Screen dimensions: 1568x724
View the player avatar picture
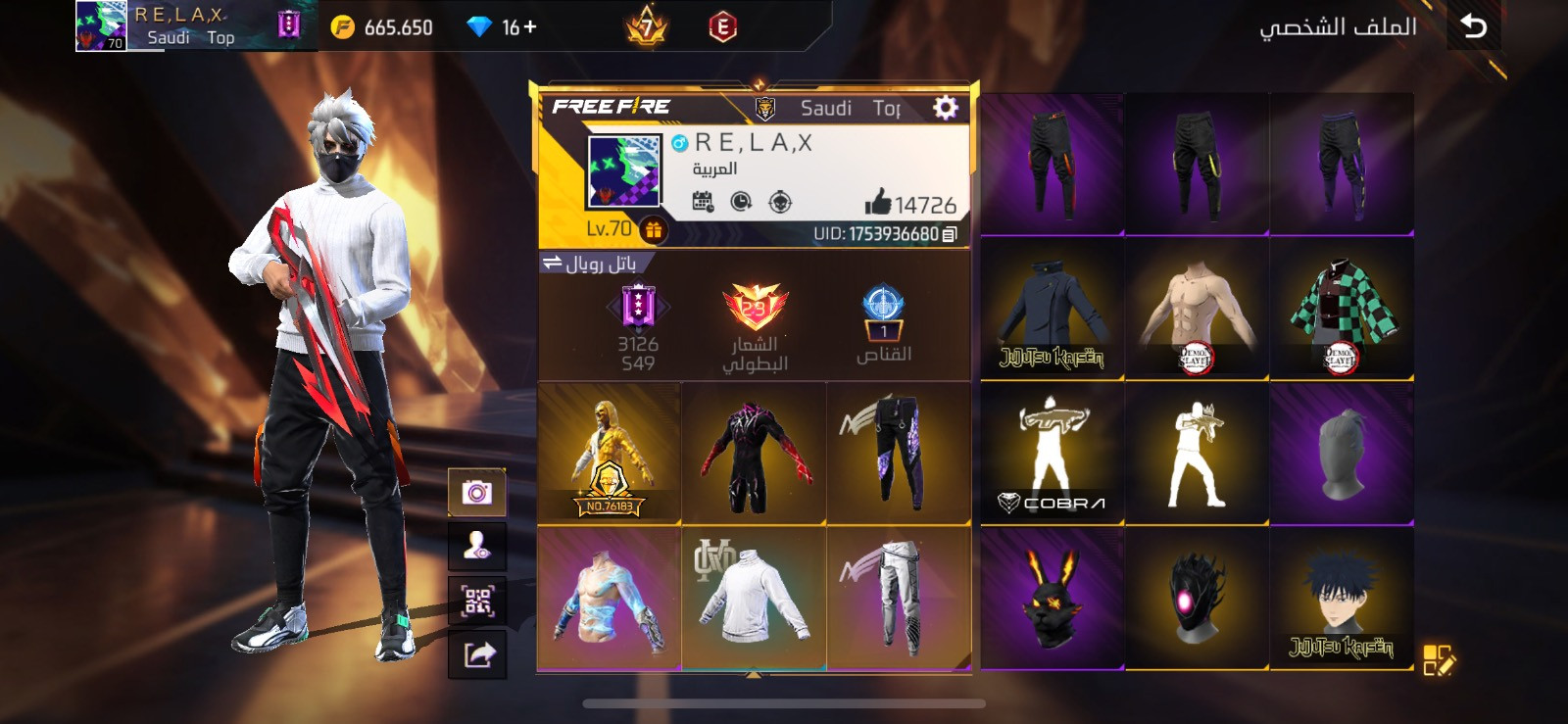624,171
